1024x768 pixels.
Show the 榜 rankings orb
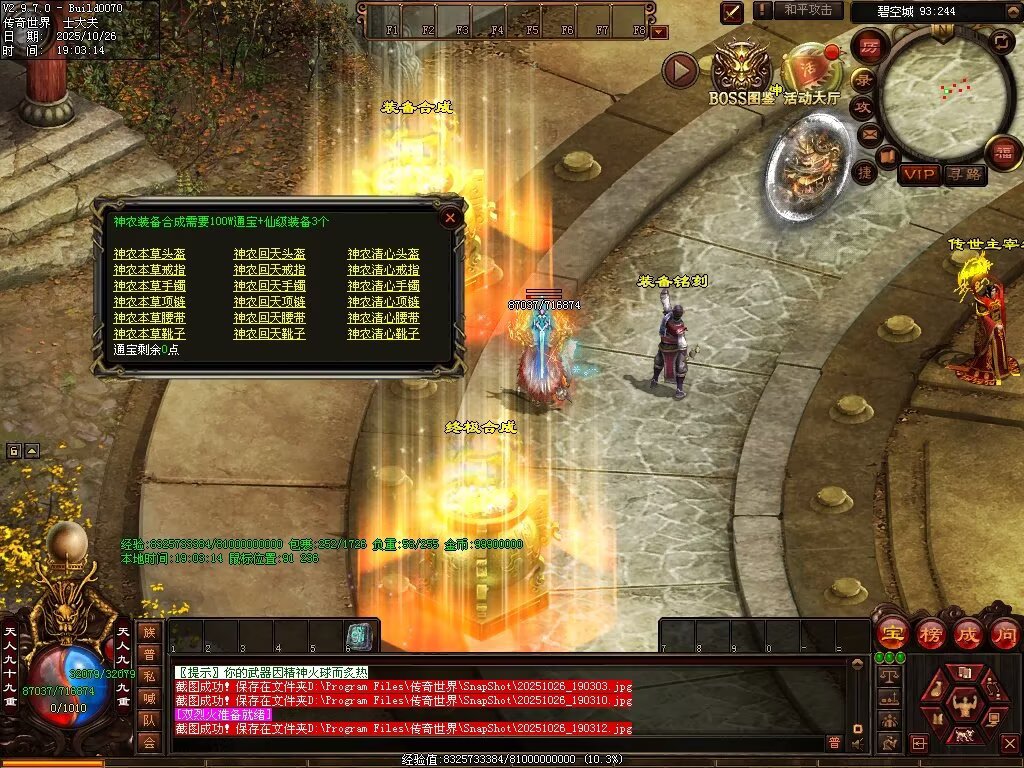coord(931,634)
